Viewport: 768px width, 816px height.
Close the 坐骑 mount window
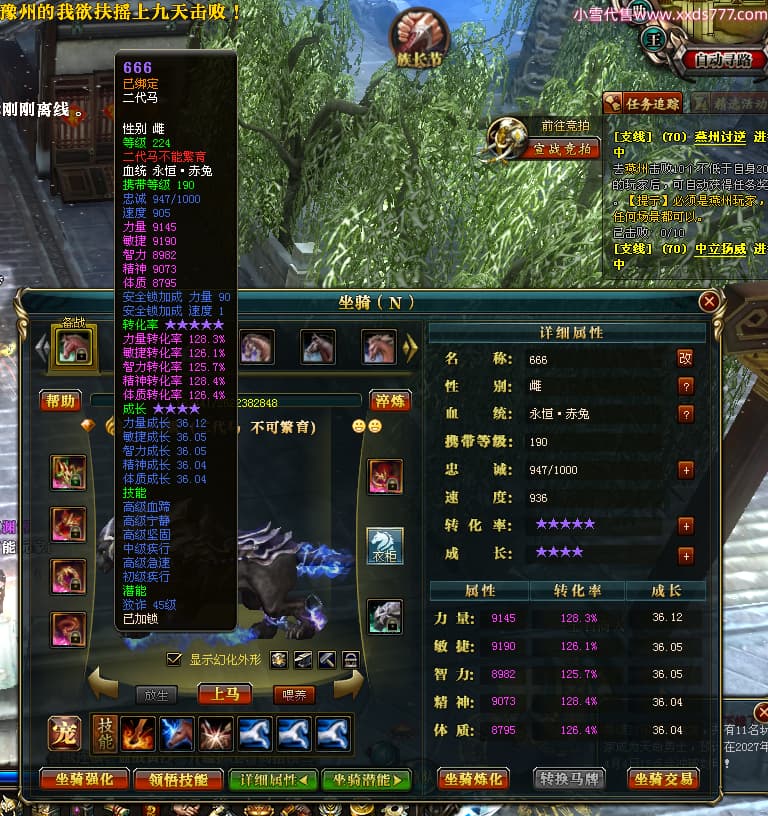click(709, 301)
